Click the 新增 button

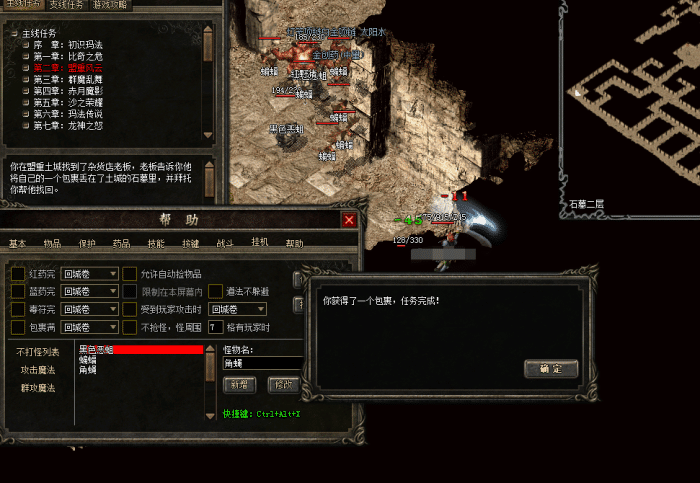pyautogui.click(x=240, y=384)
